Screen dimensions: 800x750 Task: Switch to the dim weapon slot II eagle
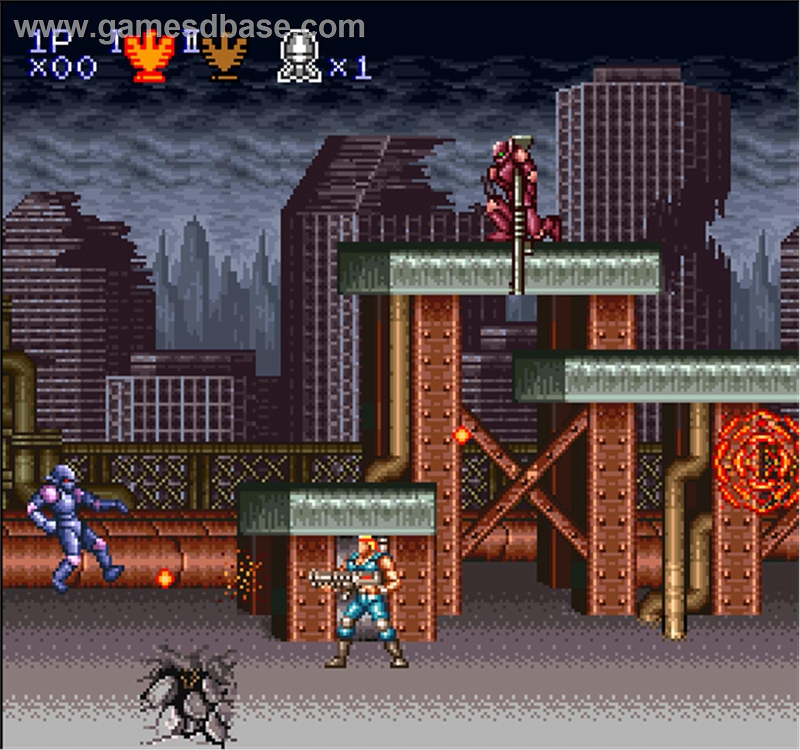click(224, 58)
